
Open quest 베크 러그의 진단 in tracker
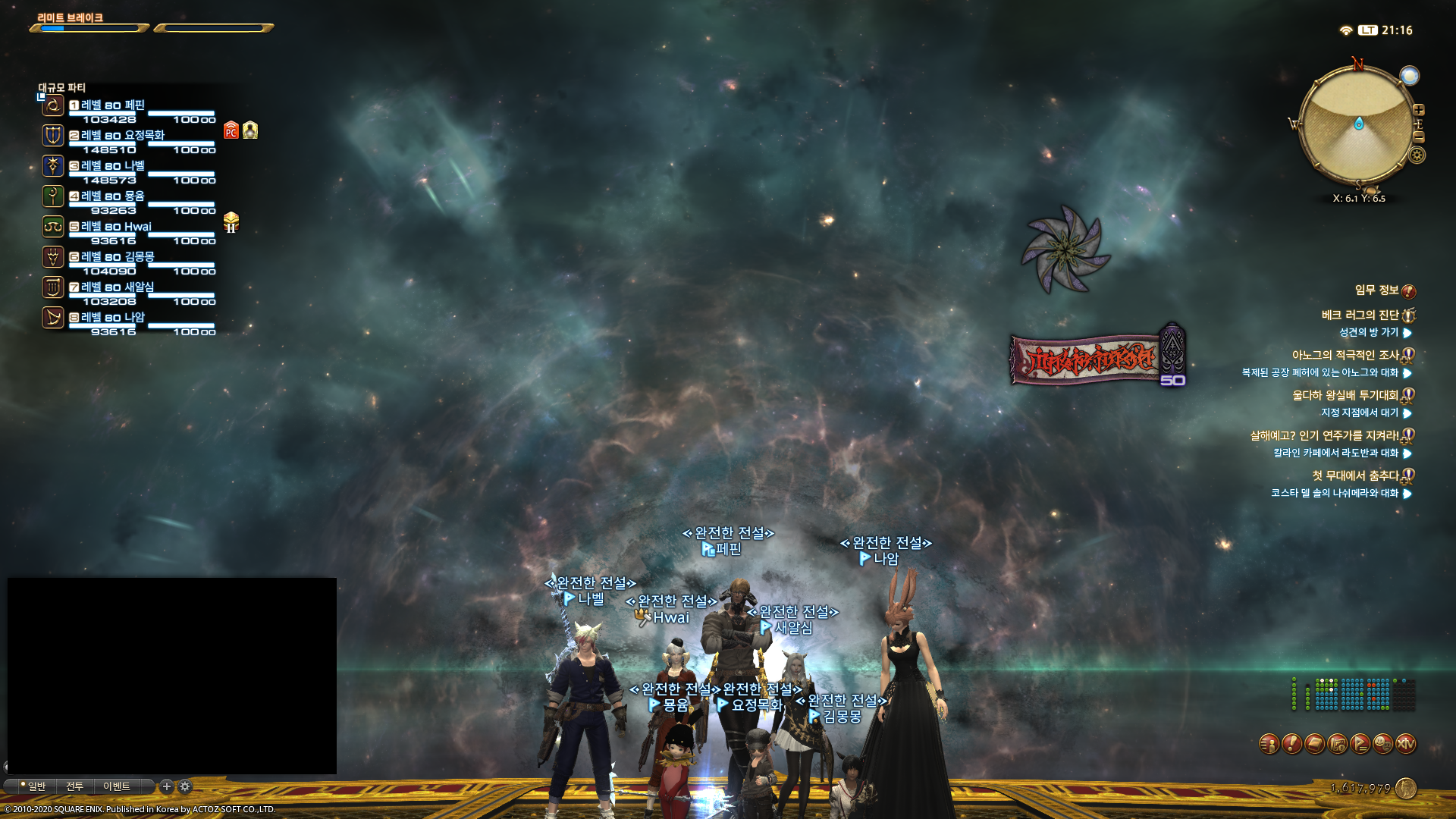1360,315
